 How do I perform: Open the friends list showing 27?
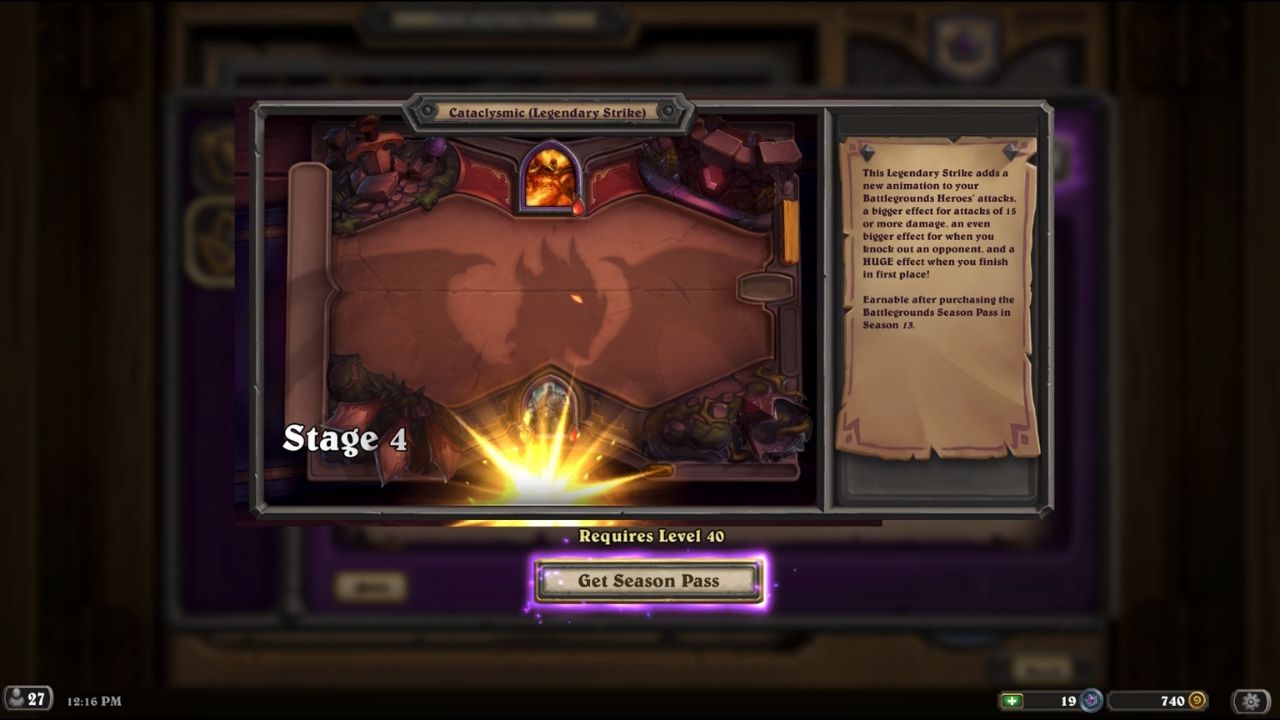28,700
